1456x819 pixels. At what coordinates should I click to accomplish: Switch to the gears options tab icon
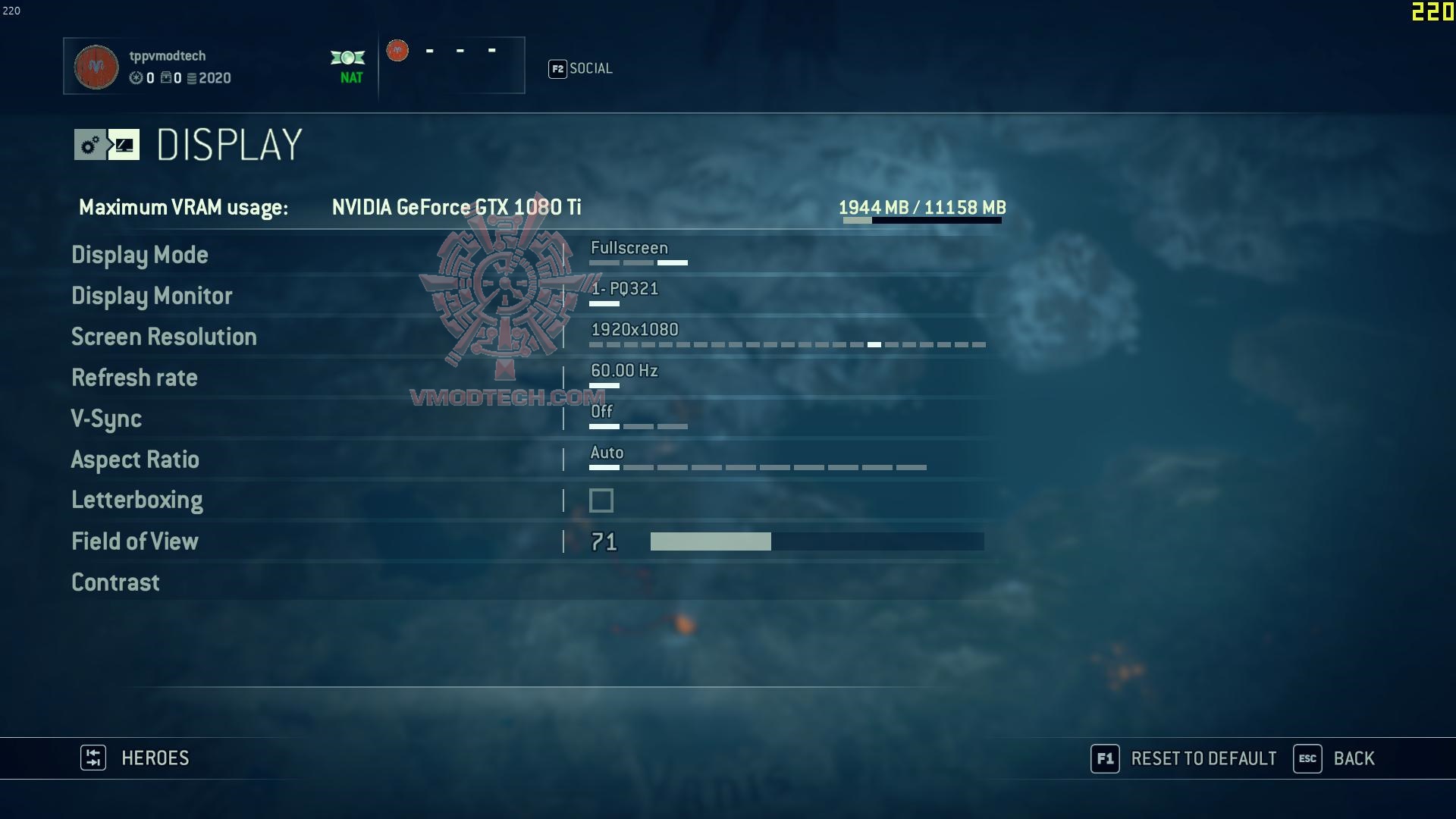click(x=90, y=145)
